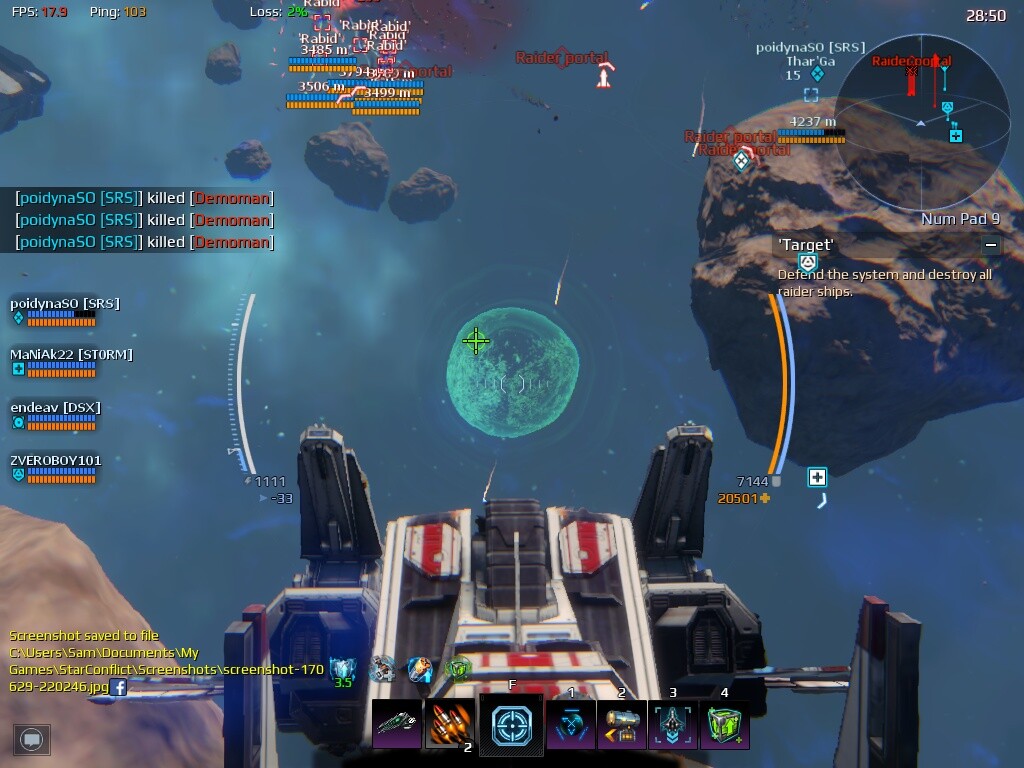Viewport: 1024px width, 768px height.
Task: Select teammate MaNiAk22 [ST0RM] in squad list
Action: pyautogui.click(x=70, y=355)
